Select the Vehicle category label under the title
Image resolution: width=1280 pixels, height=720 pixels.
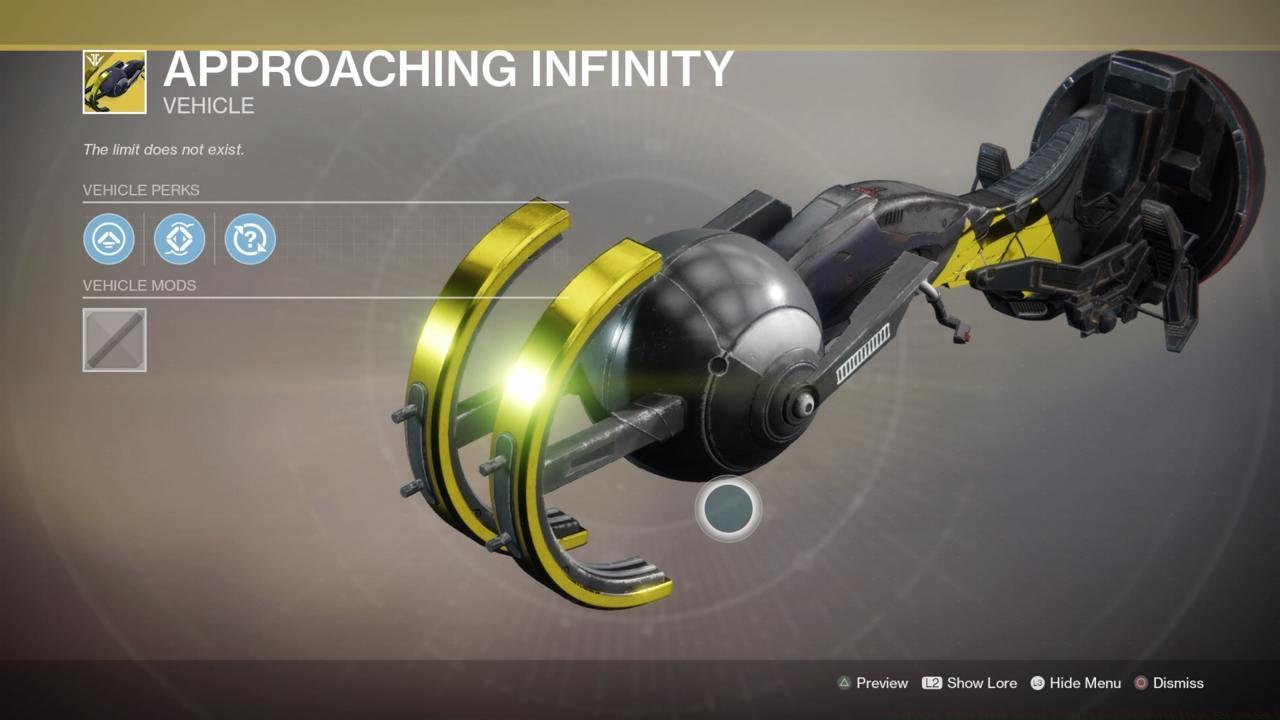(x=208, y=105)
